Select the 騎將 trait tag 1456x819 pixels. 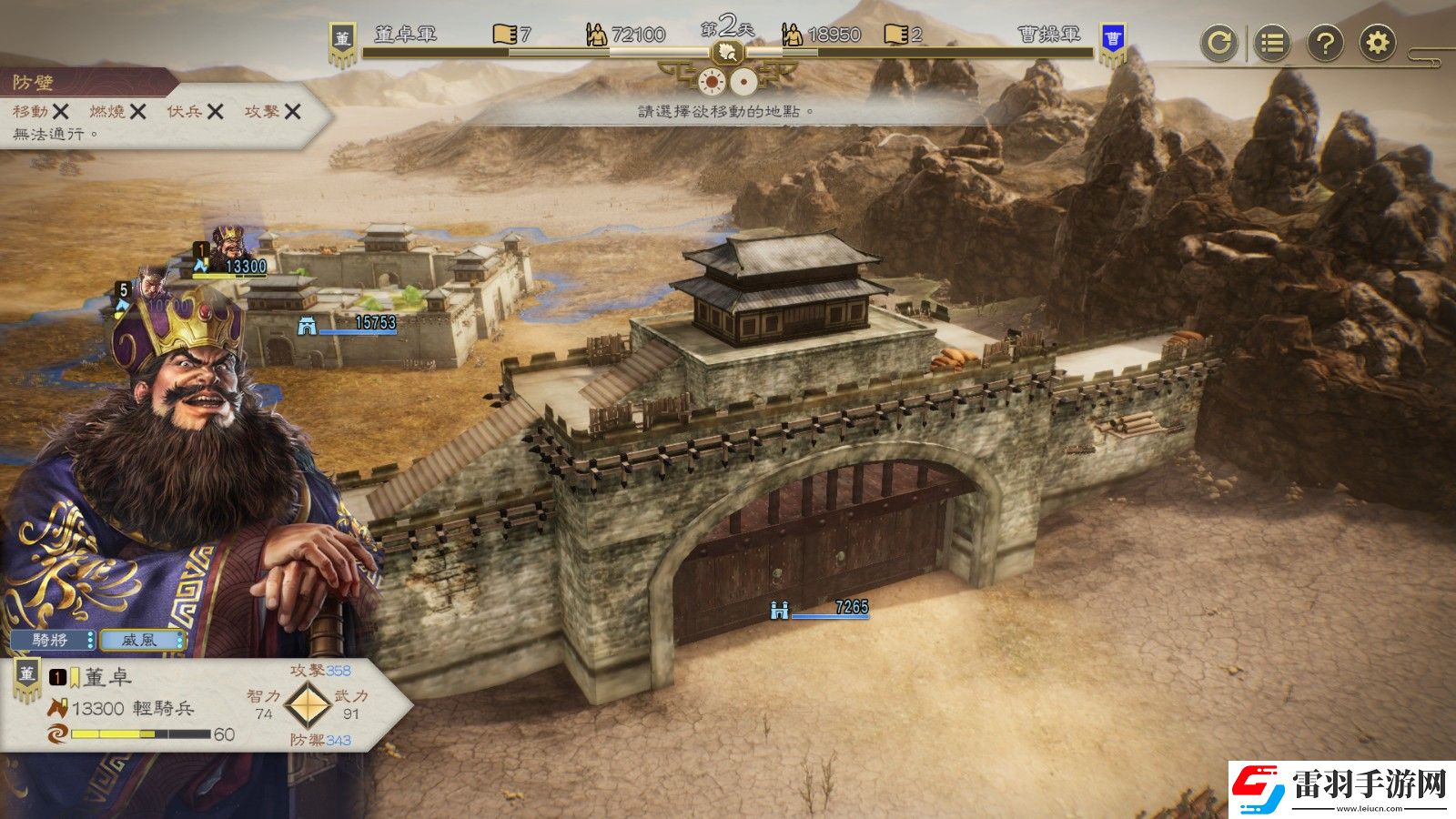pyautogui.click(x=52, y=640)
